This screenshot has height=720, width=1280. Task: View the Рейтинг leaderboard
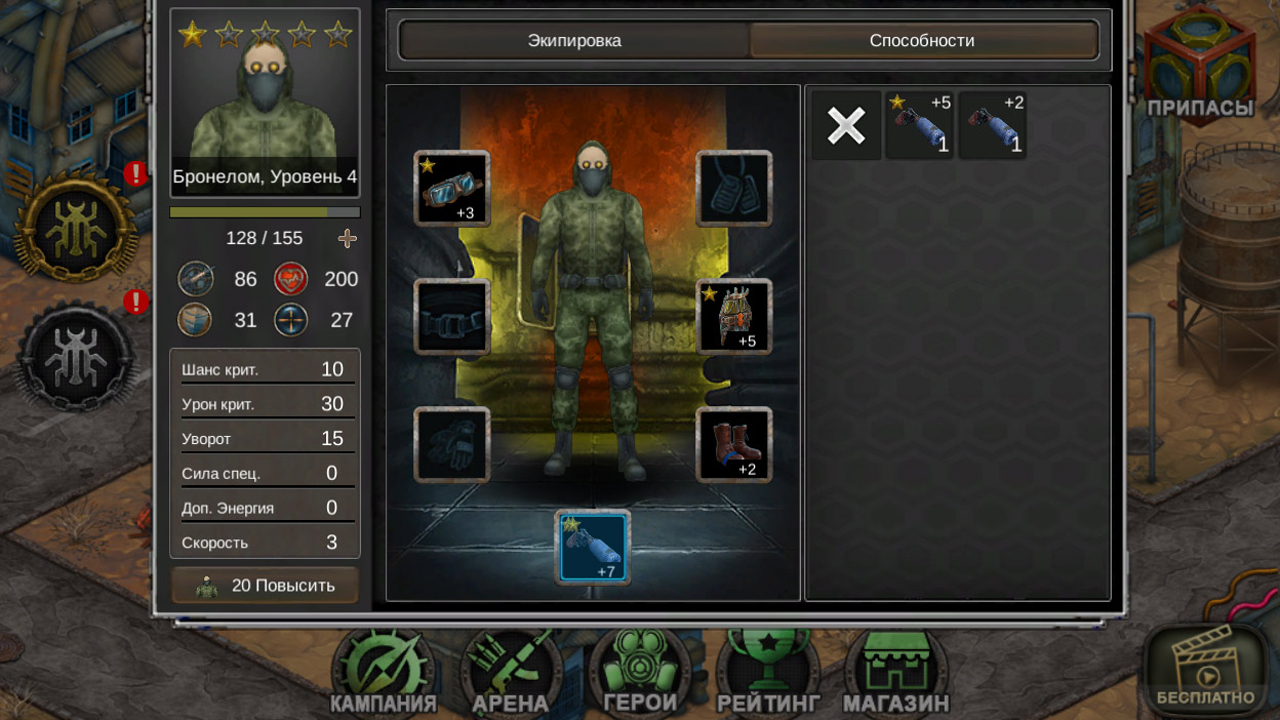[x=764, y=670]
